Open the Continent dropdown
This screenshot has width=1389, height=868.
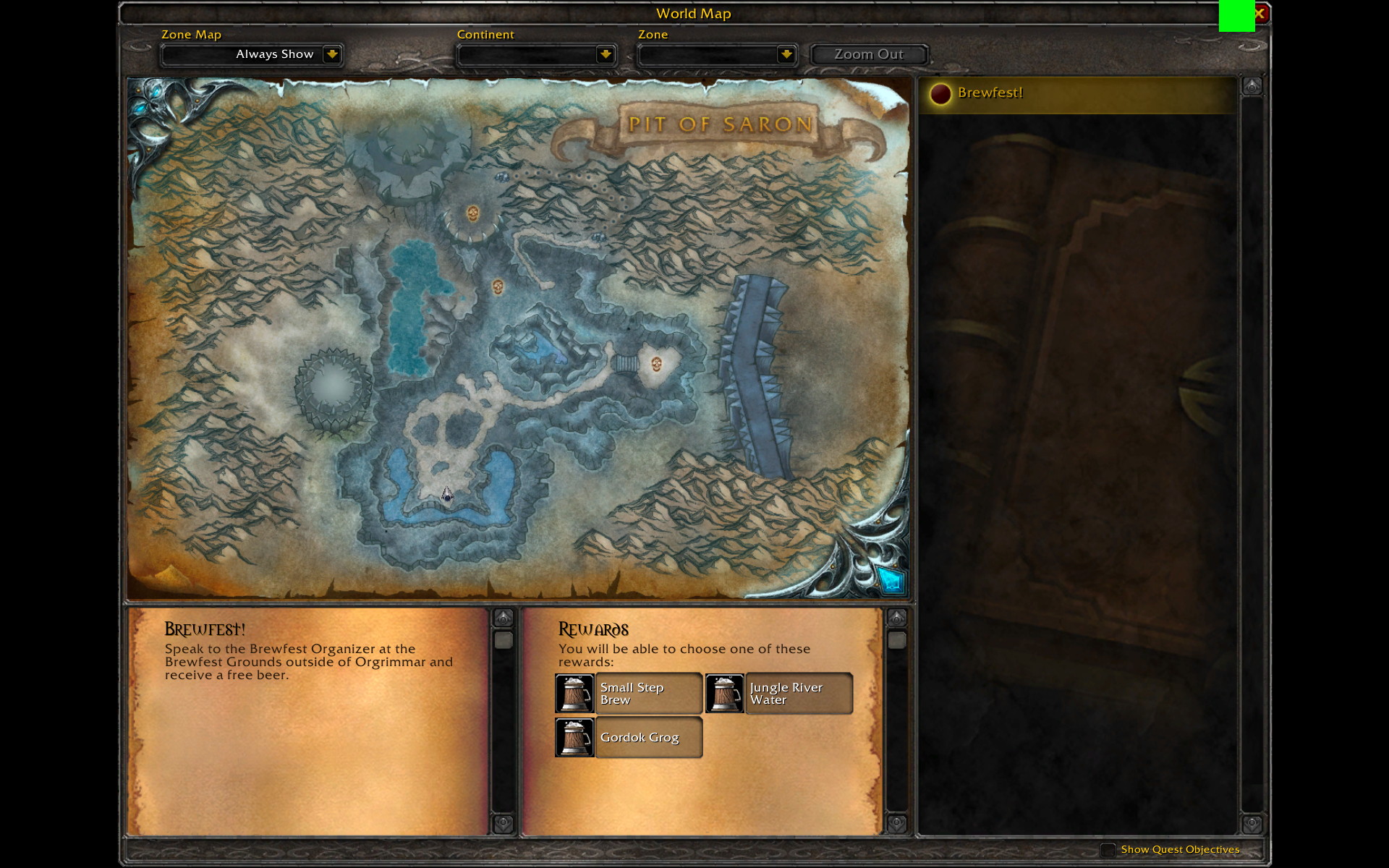(x=605, y=54)
